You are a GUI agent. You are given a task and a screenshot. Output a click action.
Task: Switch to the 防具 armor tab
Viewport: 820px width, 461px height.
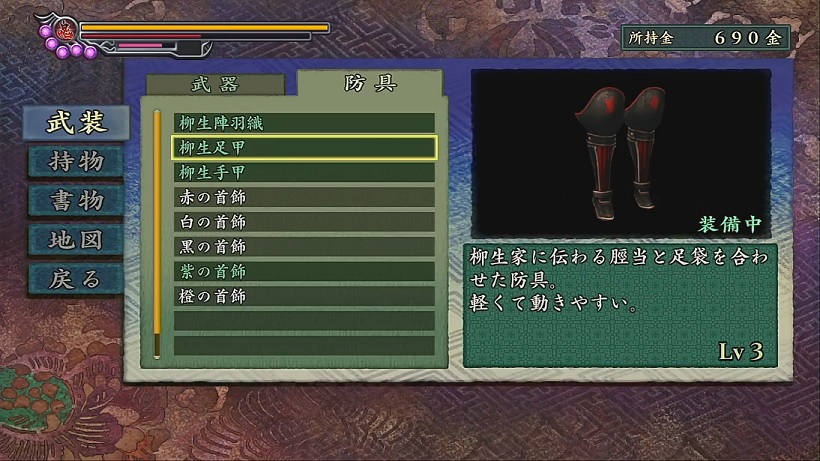369,83
